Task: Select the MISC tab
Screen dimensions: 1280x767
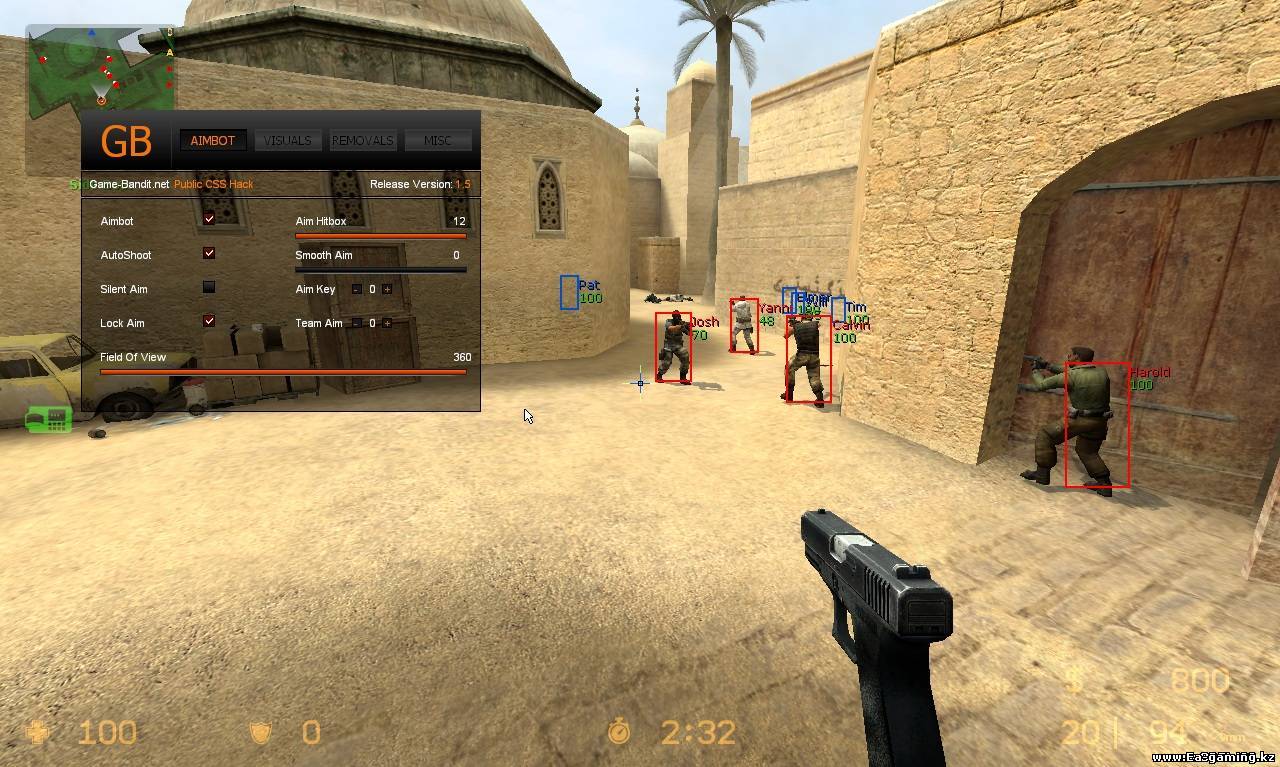Action: click(x=437, y=141)
